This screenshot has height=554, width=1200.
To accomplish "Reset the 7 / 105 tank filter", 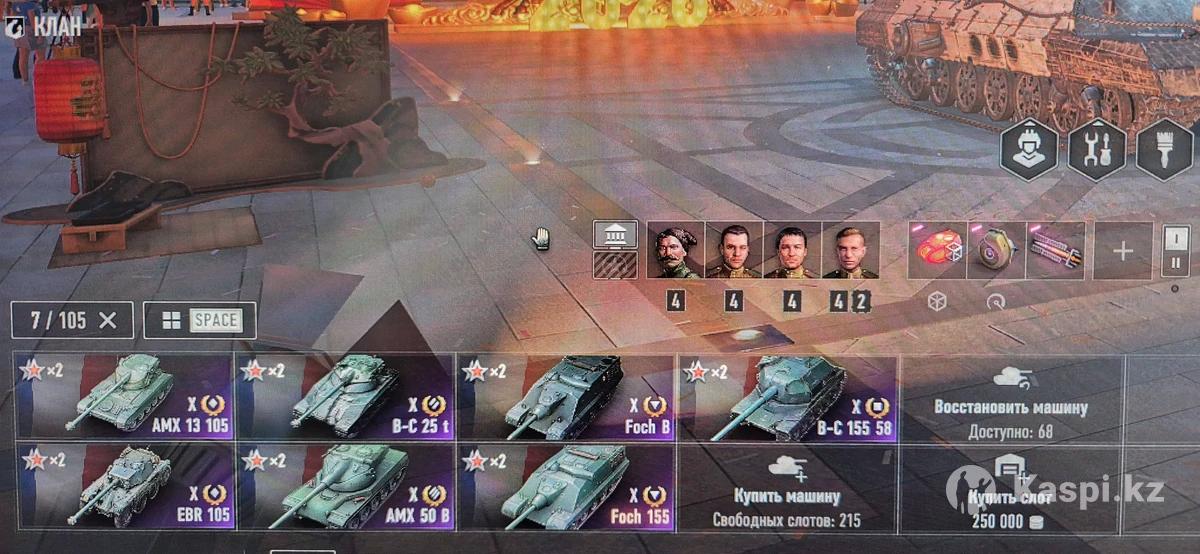I will pyautogui.click(x=109, y=321).
